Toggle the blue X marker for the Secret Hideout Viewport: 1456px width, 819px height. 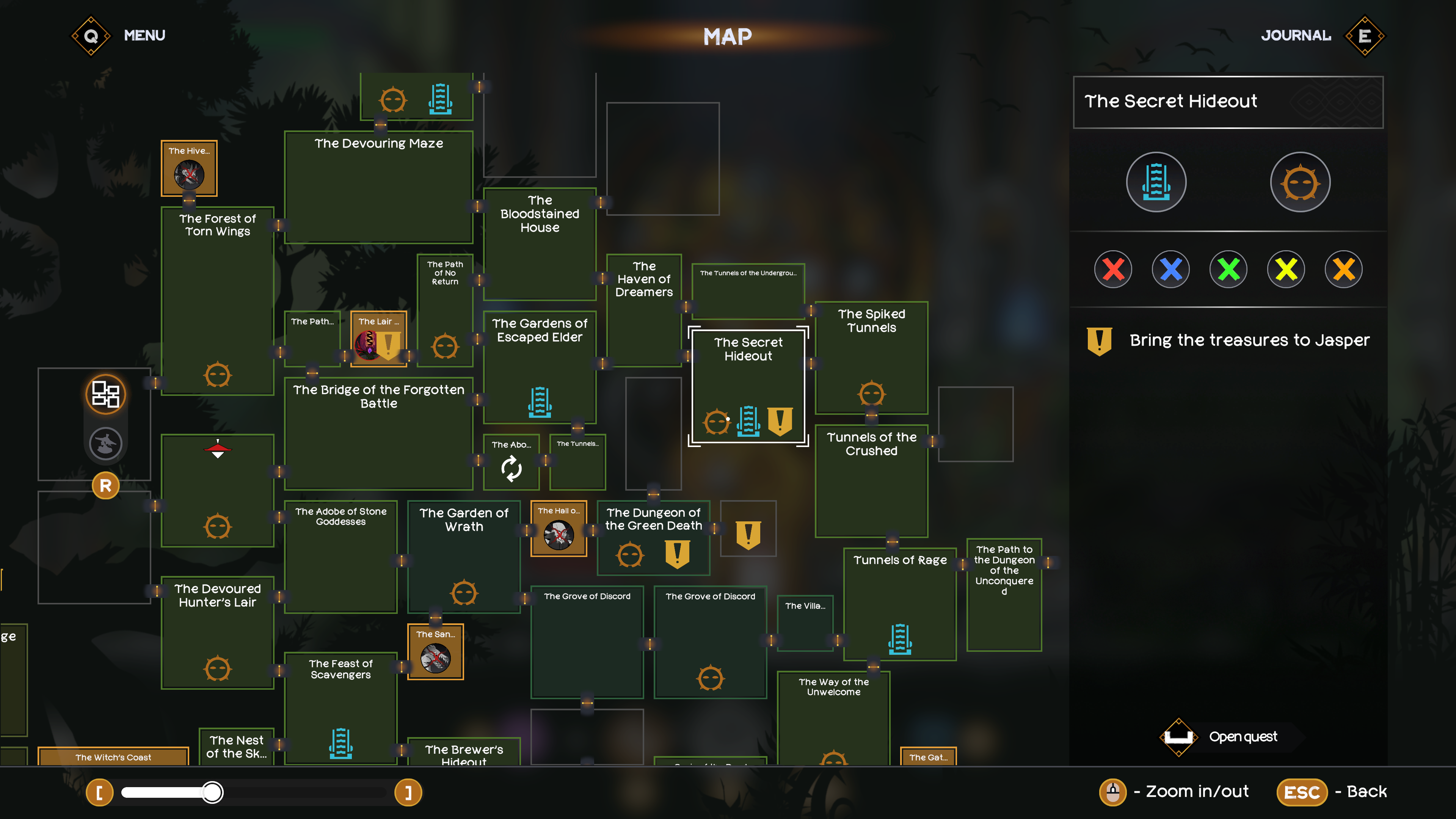tap(1170, 269)
